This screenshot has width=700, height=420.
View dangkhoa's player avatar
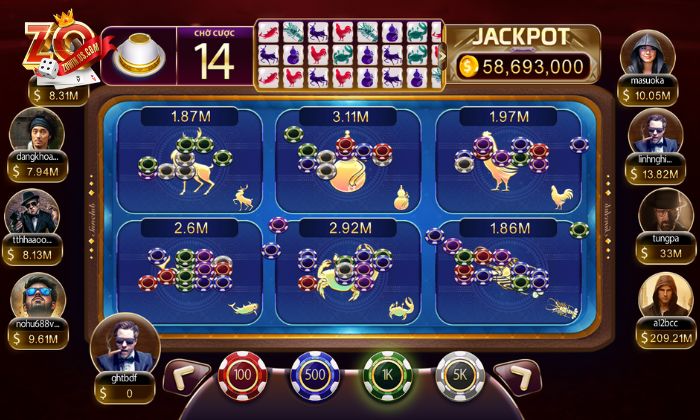(x=36, y=131)
